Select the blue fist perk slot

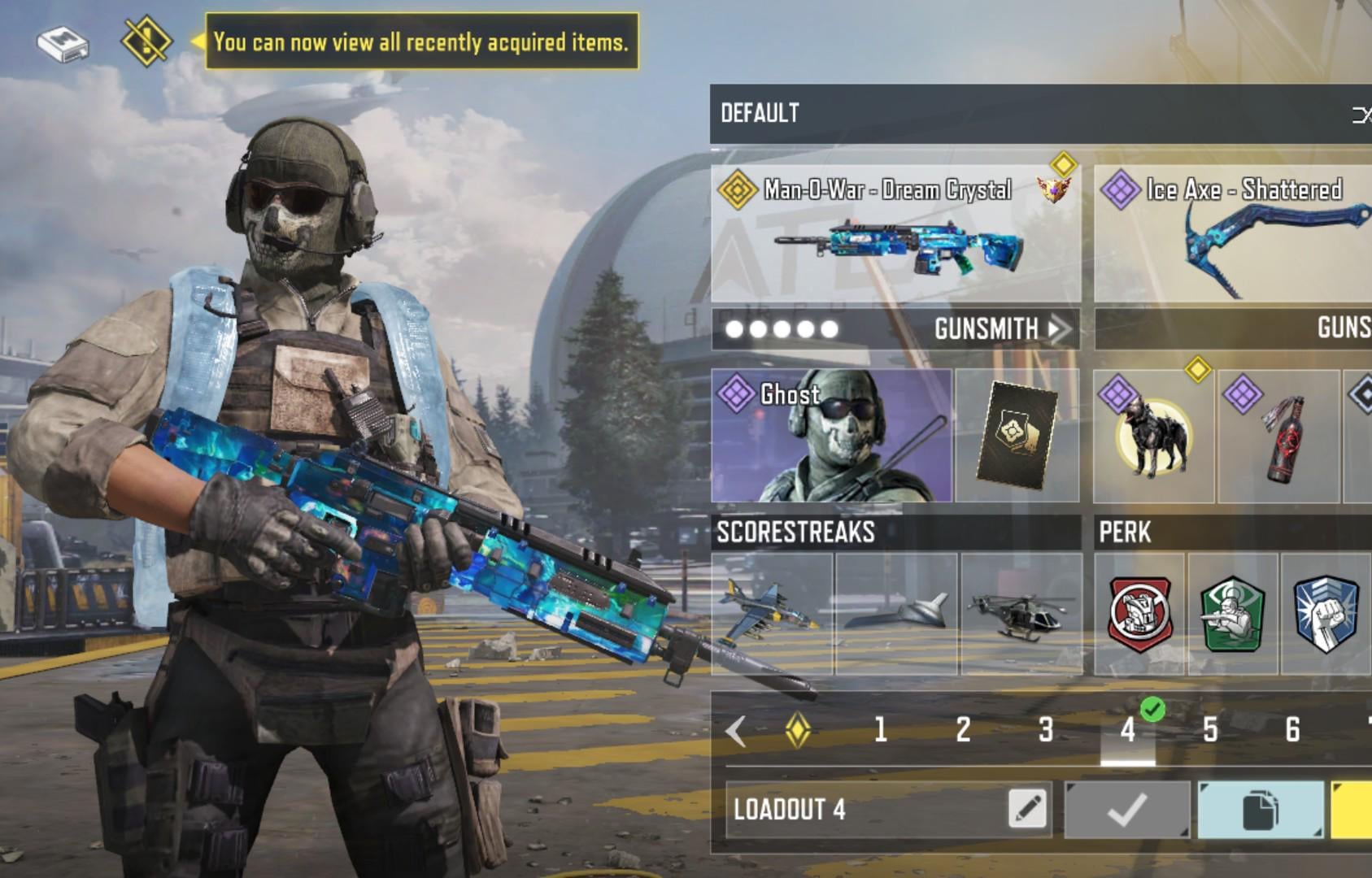click(1326, 615)
